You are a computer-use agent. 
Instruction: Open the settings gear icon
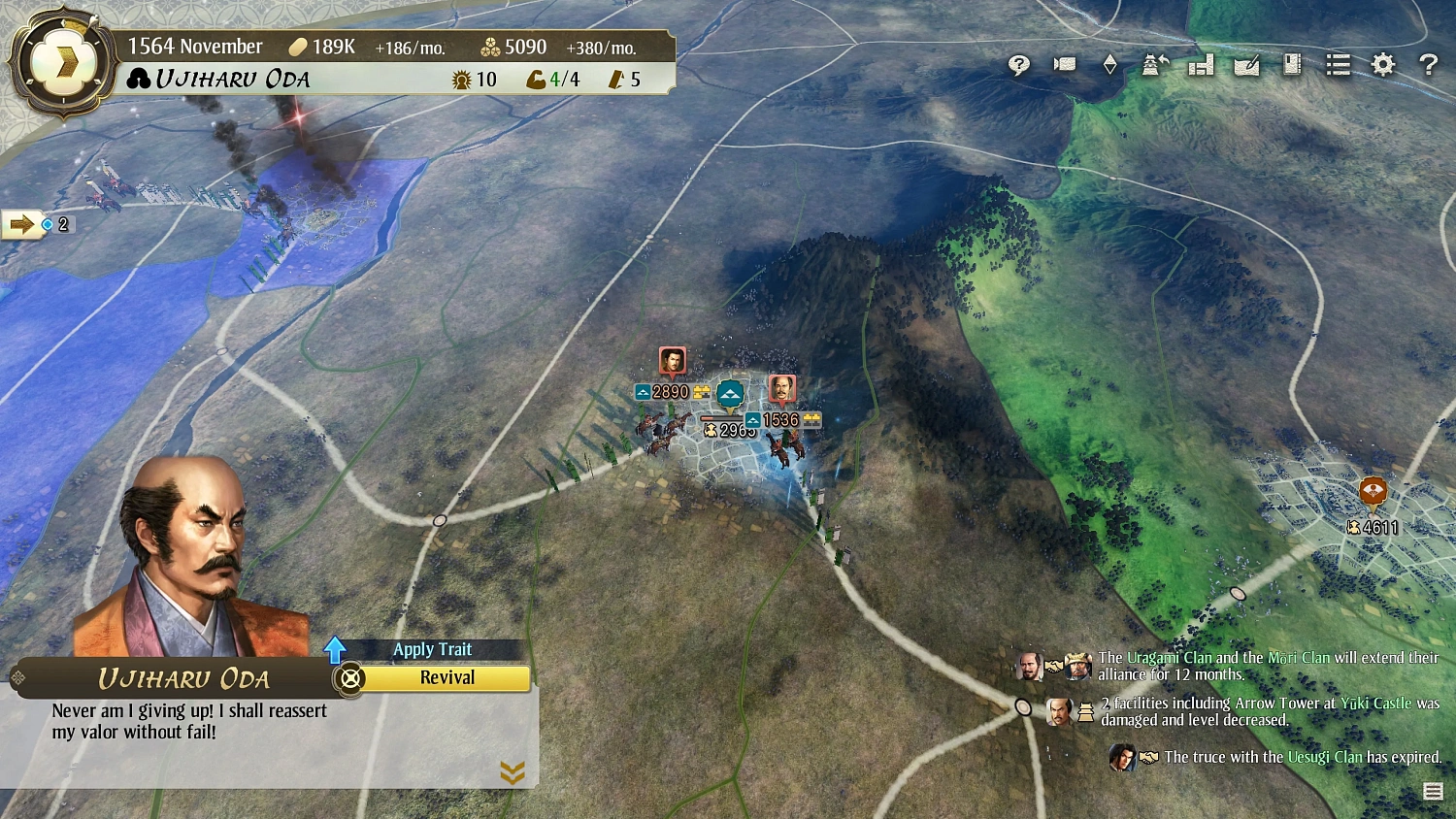pos(1382,64)
